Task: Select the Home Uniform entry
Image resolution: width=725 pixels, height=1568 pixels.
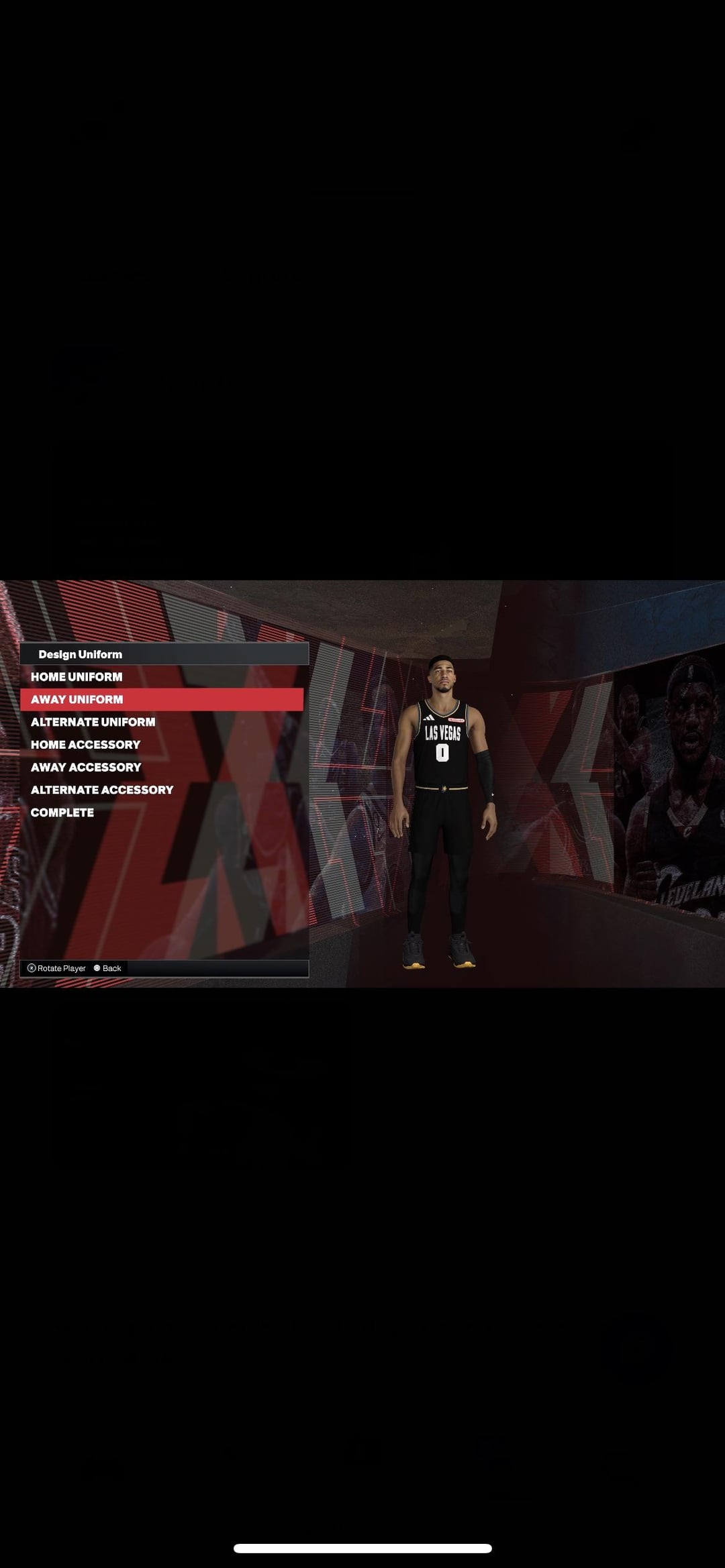Action: [77, 677]
